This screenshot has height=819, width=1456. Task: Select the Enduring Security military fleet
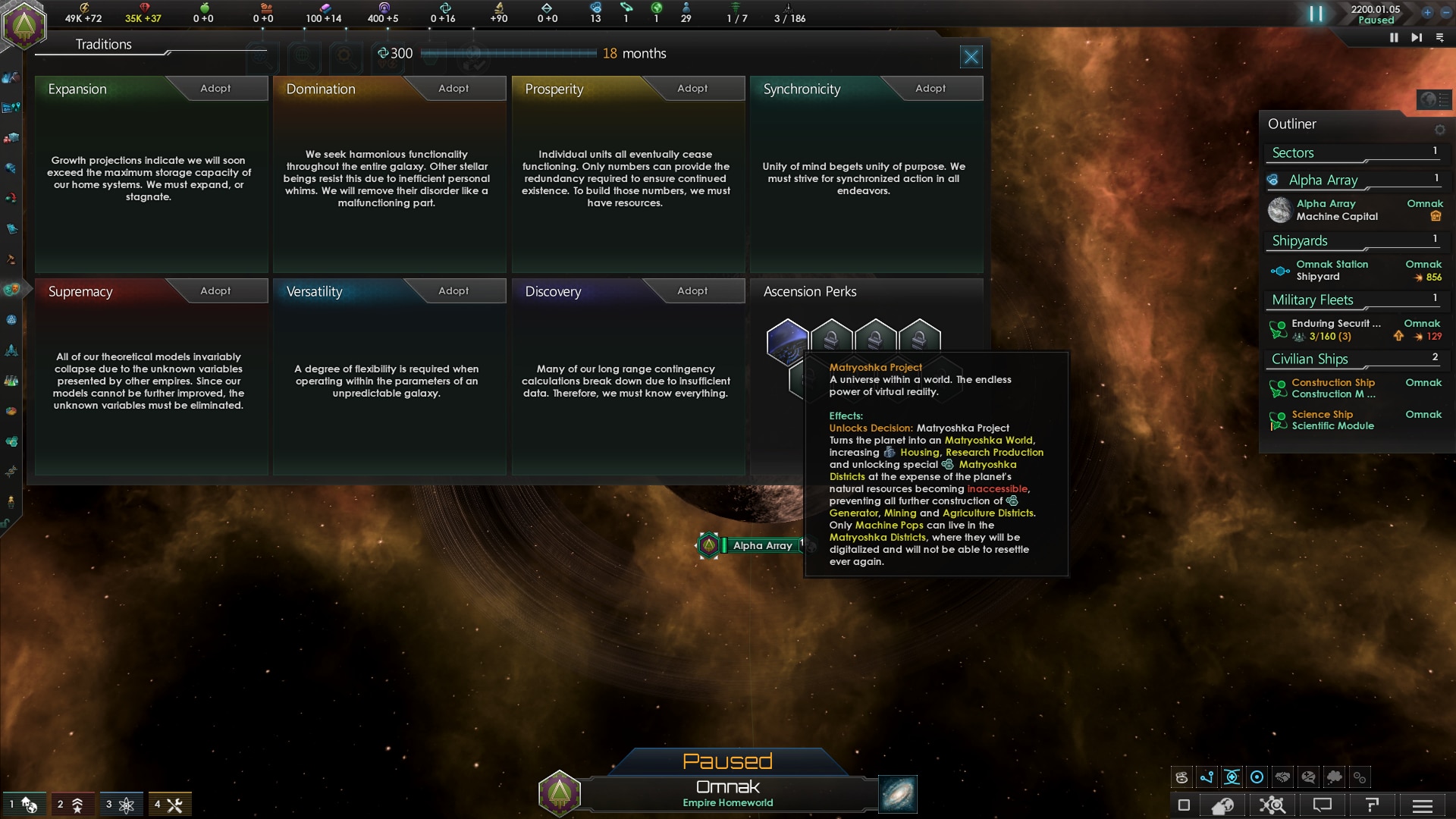point(1335,330)
